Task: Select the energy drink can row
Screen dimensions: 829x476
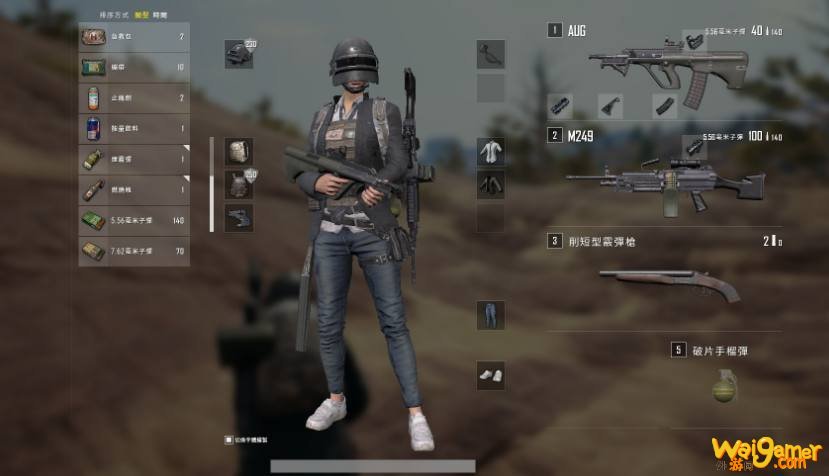Action: [x=133, y=129]
